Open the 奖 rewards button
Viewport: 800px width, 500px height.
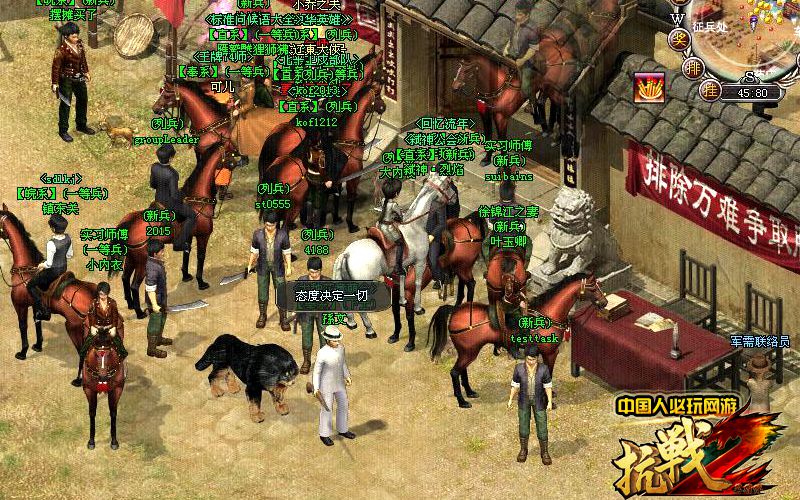[678, 39]
